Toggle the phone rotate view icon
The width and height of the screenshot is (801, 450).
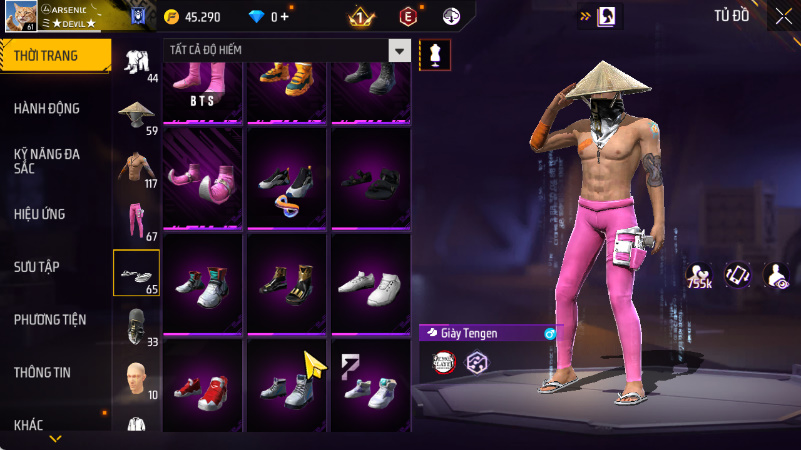coord(737,275)
